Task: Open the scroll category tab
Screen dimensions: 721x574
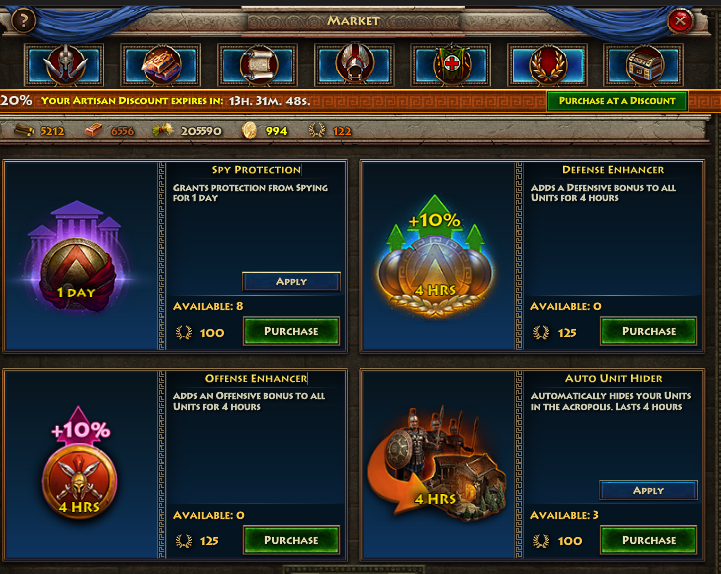Action: click(x=259, y=65)
